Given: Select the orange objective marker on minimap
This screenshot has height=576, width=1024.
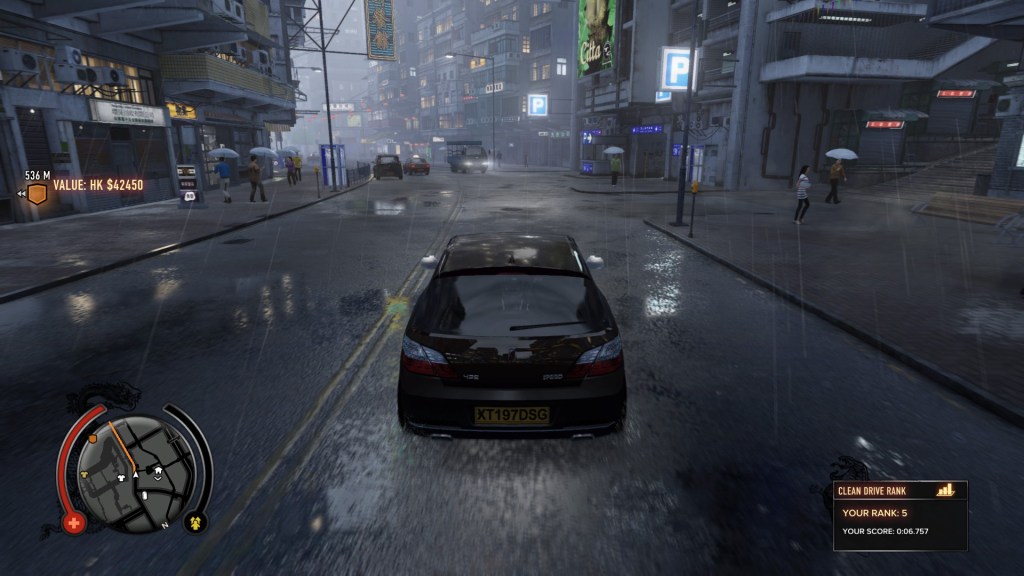Looking at the screenshot, I should [93, 437].
